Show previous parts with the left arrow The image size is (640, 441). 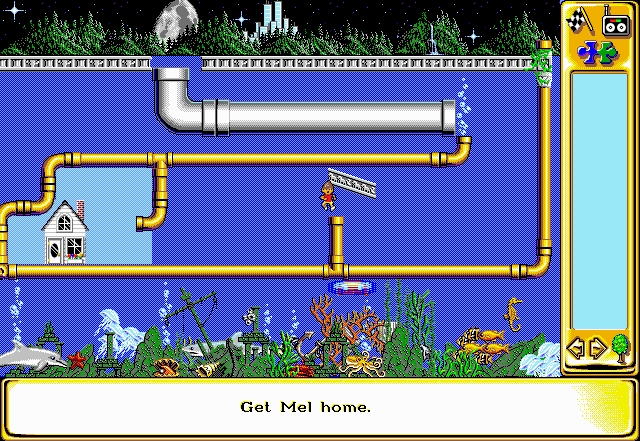tap(577, 349)
